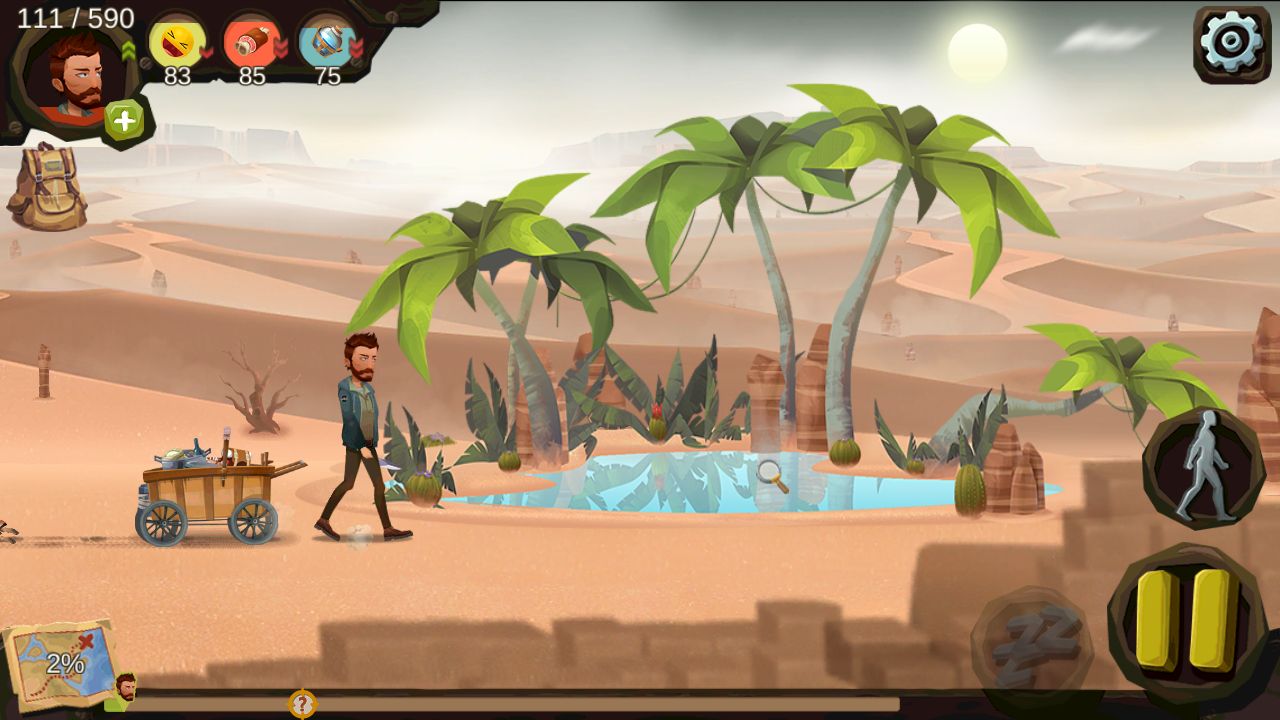Check the water canteen thirst icon
The width and height of the screenshot is (1280, 720).
pos(328,43)
